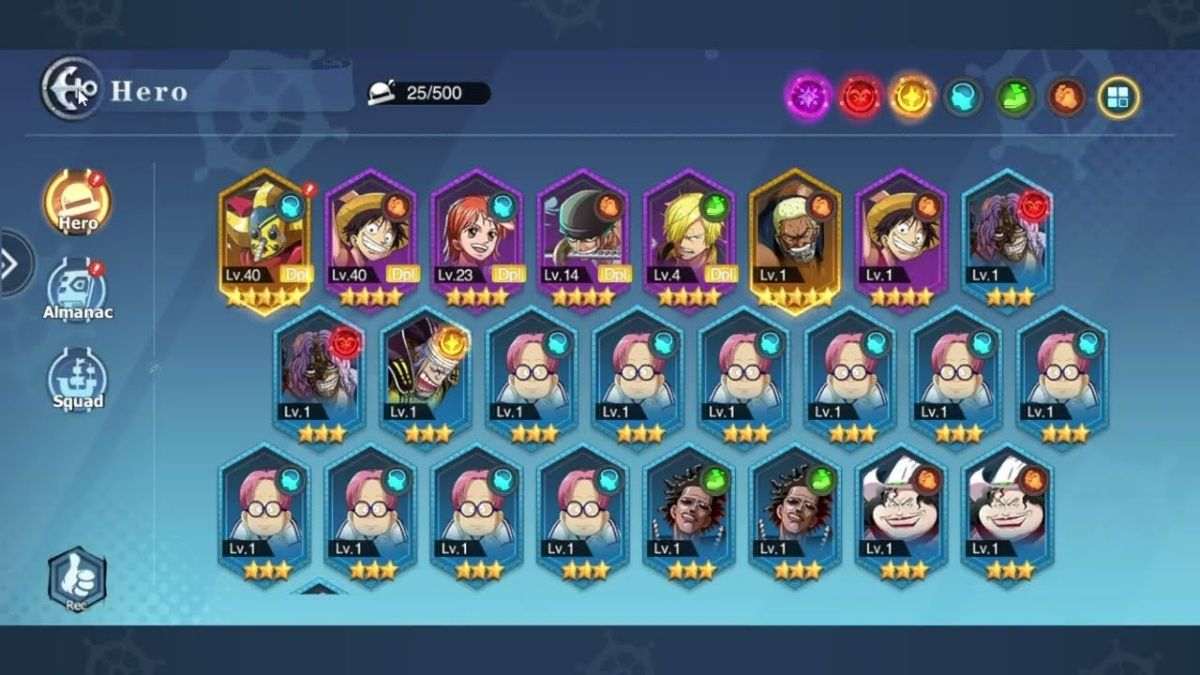
Task: Filter heroes by the purple faction icon
Action: [x=807, y=97]
